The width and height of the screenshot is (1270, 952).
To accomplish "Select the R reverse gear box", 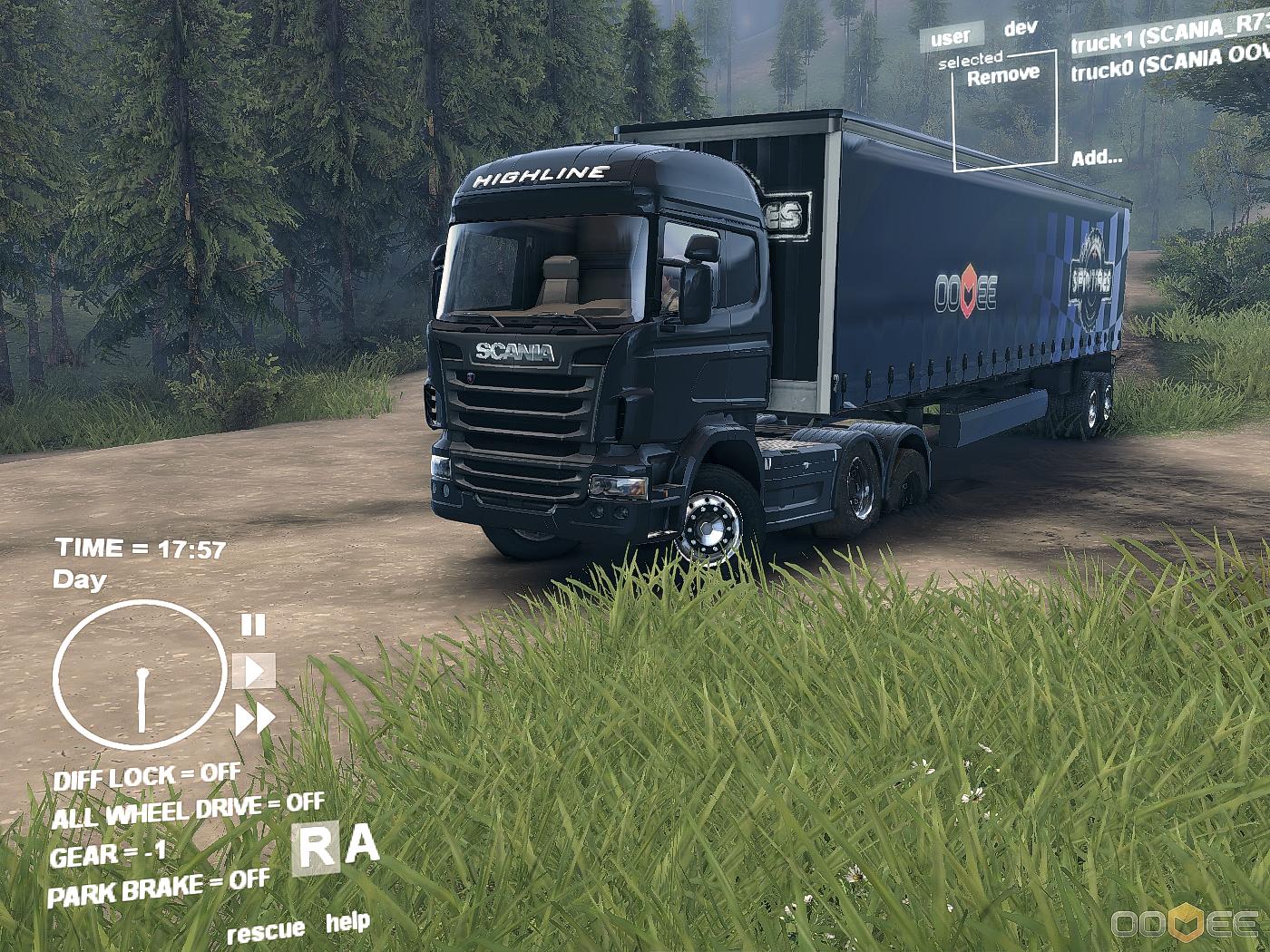I will pyautogui.click(x=316, y=850).
